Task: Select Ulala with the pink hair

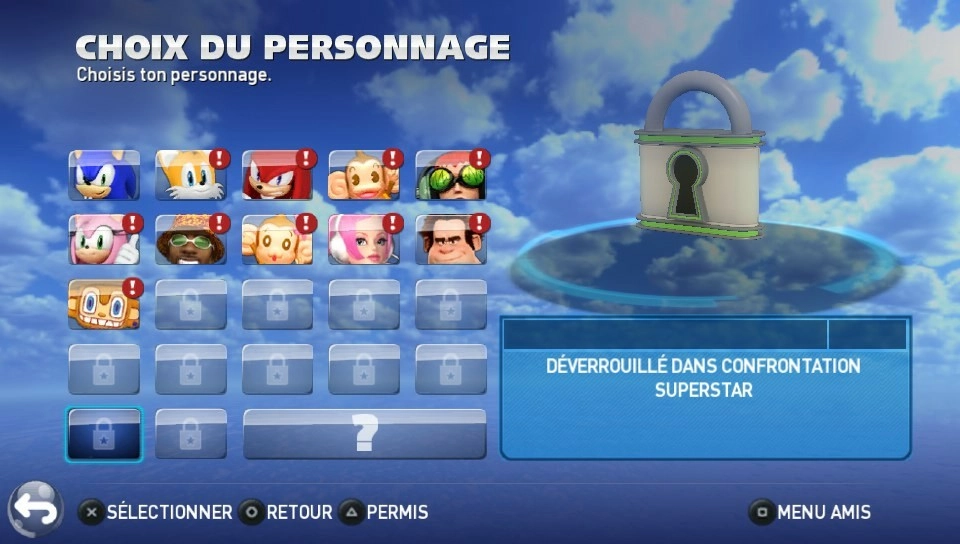Action: 364,240
